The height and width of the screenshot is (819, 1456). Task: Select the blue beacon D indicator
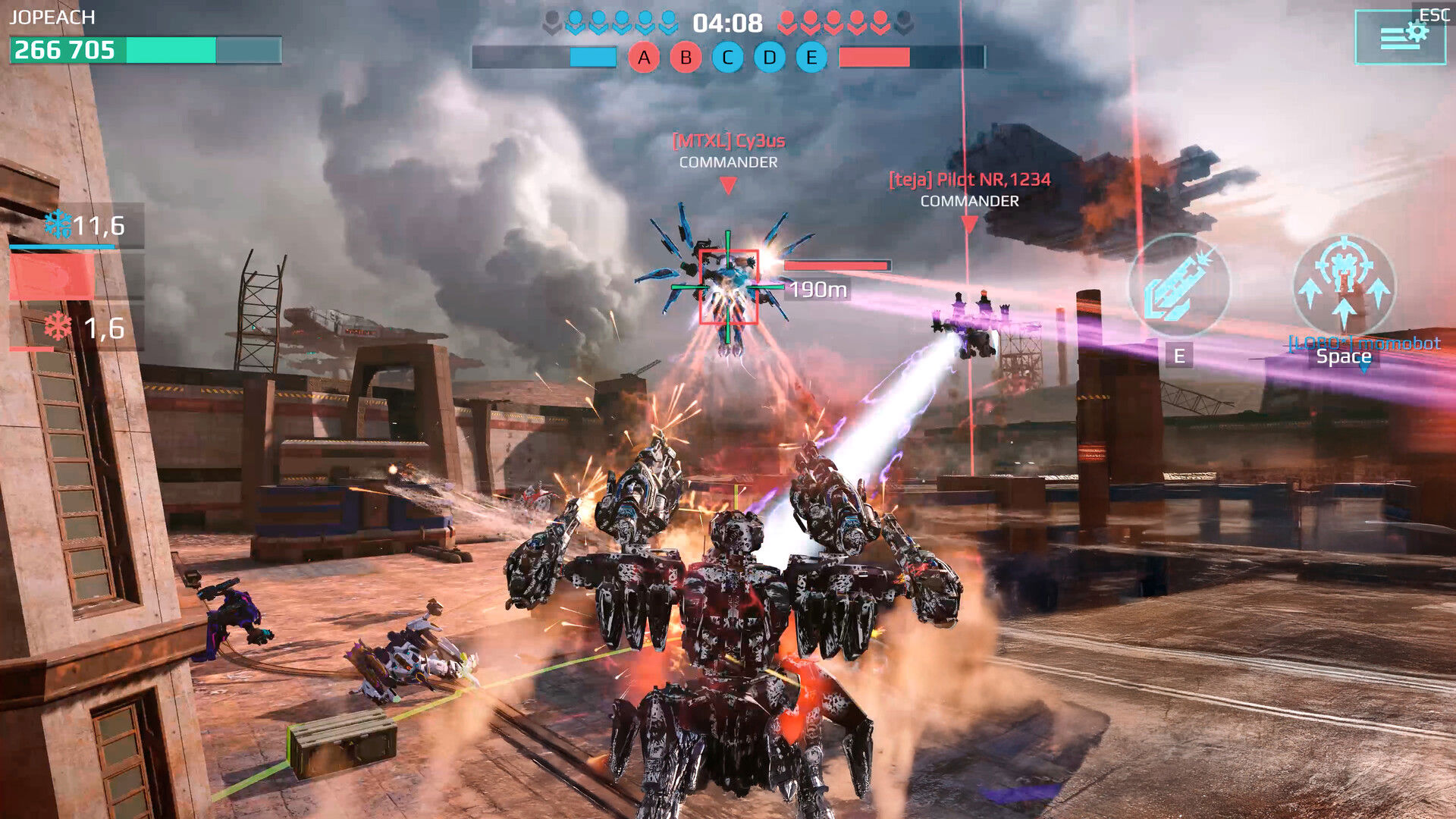(x=769, y=55)
